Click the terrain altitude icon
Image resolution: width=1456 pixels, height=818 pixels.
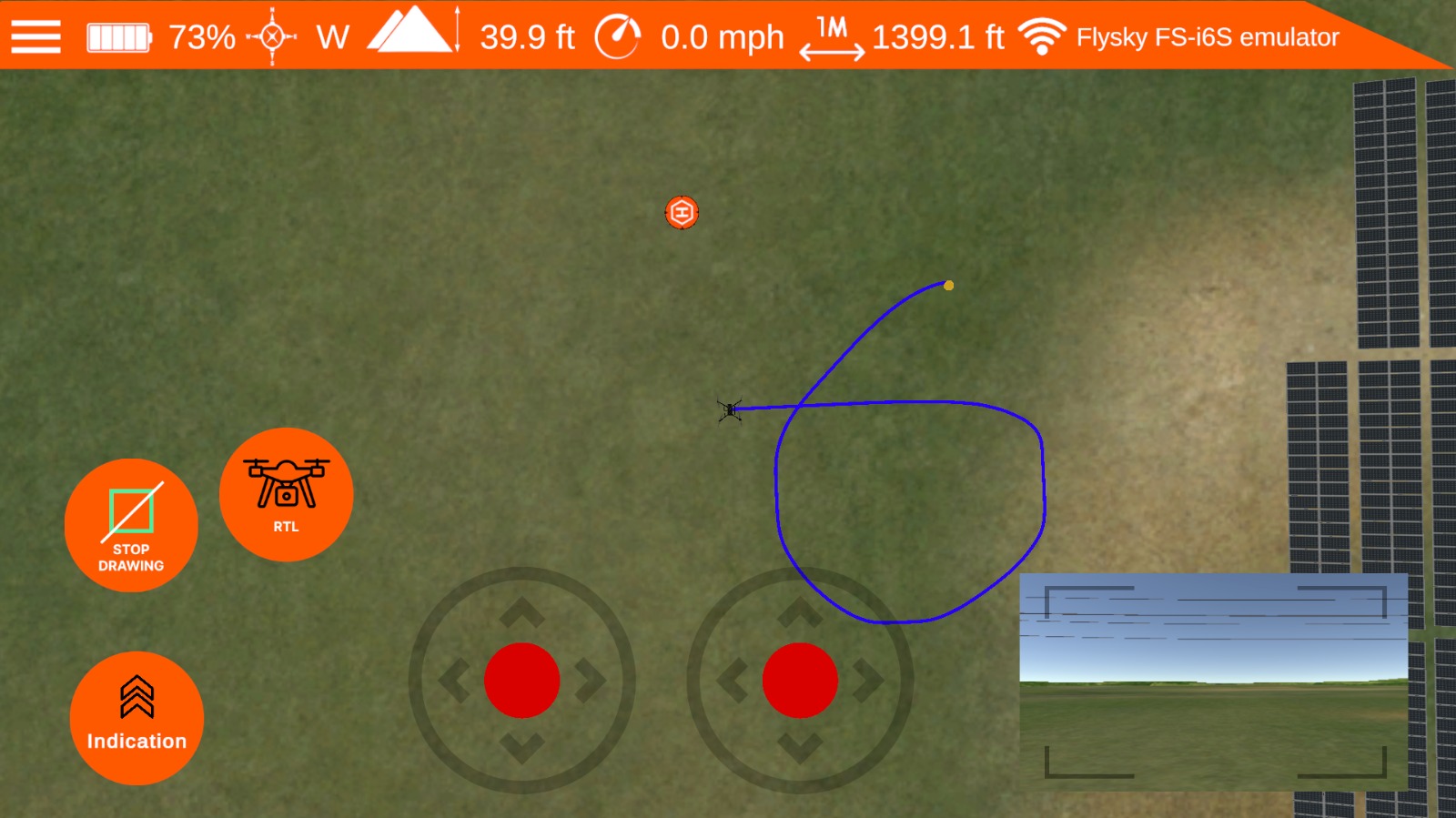tap(408, 36)
